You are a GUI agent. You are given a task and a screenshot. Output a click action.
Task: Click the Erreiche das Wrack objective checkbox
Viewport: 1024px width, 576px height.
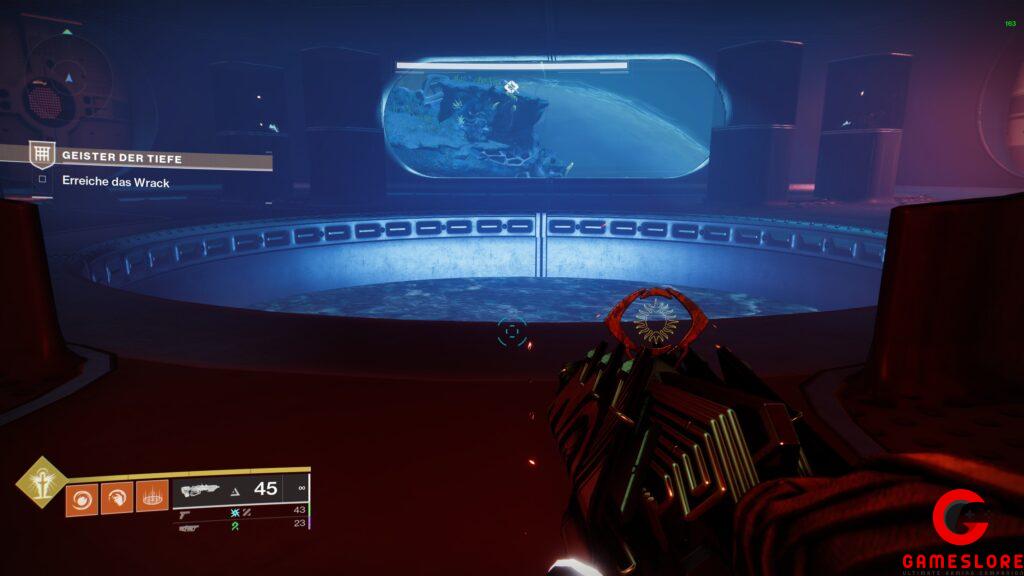42,181
